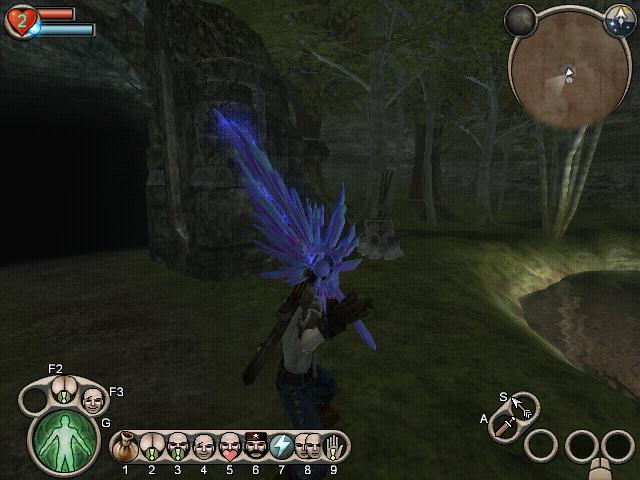Viewport: 640px width, 480px height.
Task: Select the open hand icon in slot 9
Action: click(333, 445)
